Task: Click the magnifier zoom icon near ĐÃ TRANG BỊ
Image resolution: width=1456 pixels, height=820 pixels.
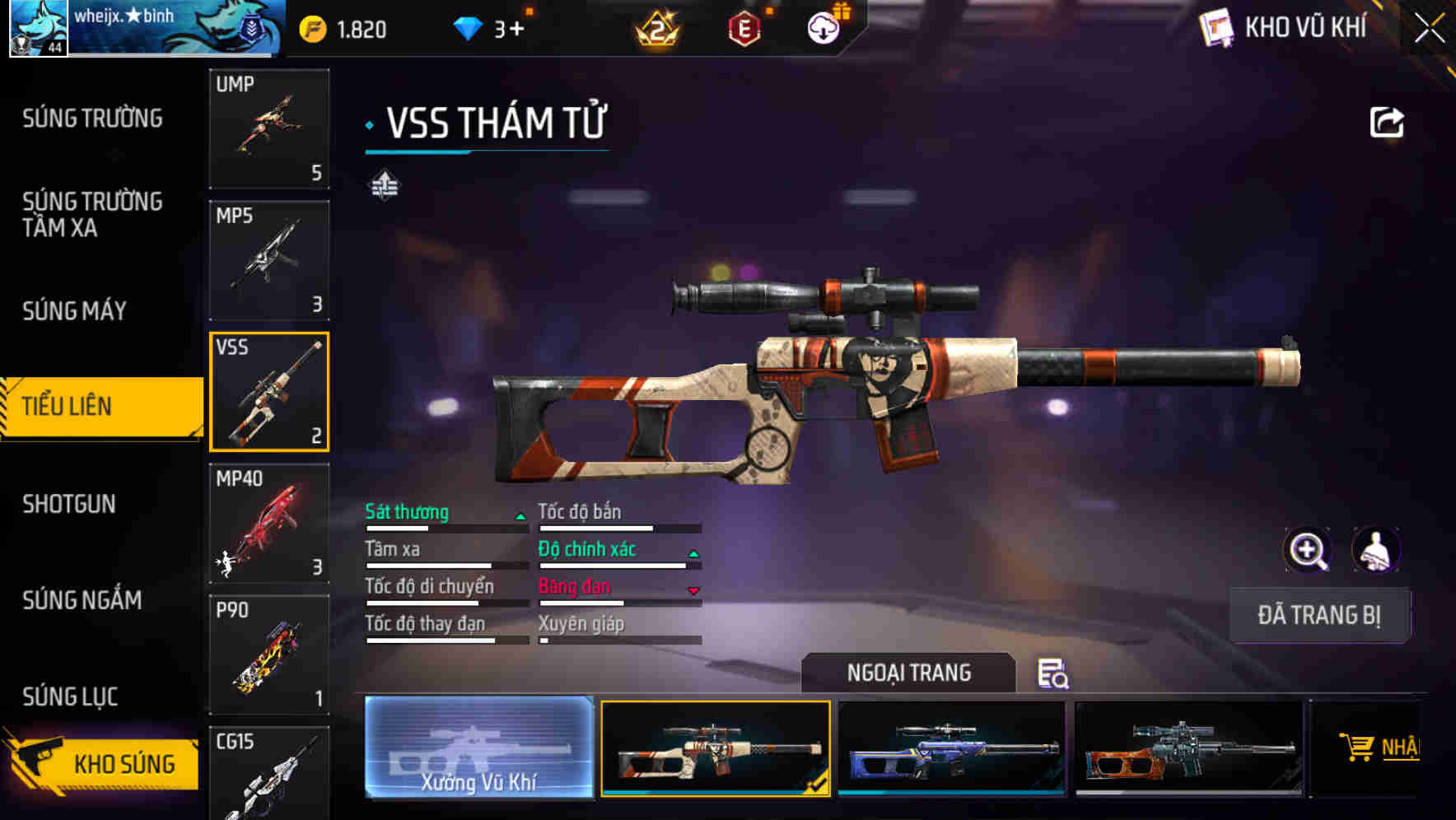Action: (x=1309, y=550)
